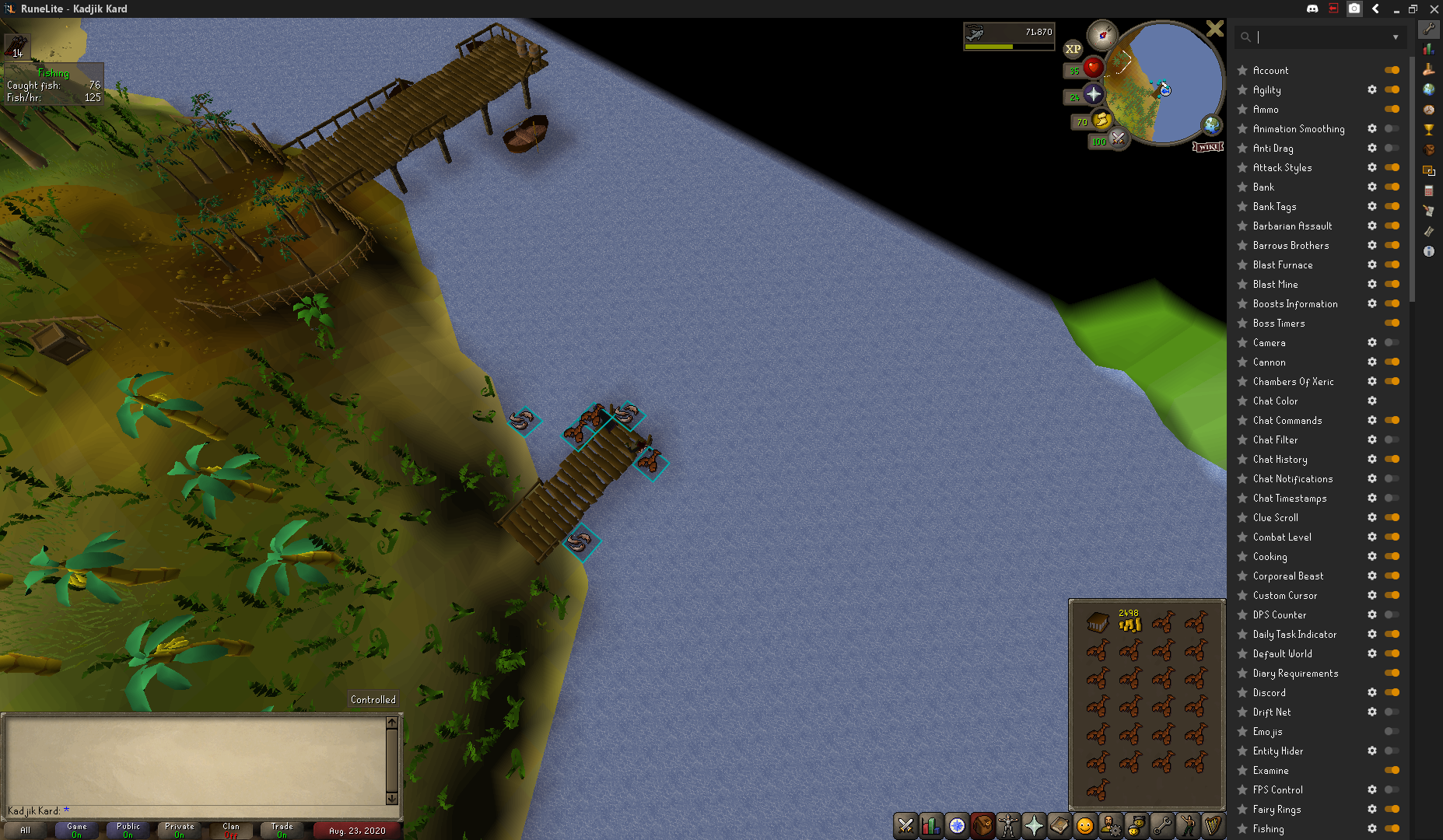Open the Magic spellbook icon
The height and width of the screenshot is (840, 1443).
(x=1059, y=826)
